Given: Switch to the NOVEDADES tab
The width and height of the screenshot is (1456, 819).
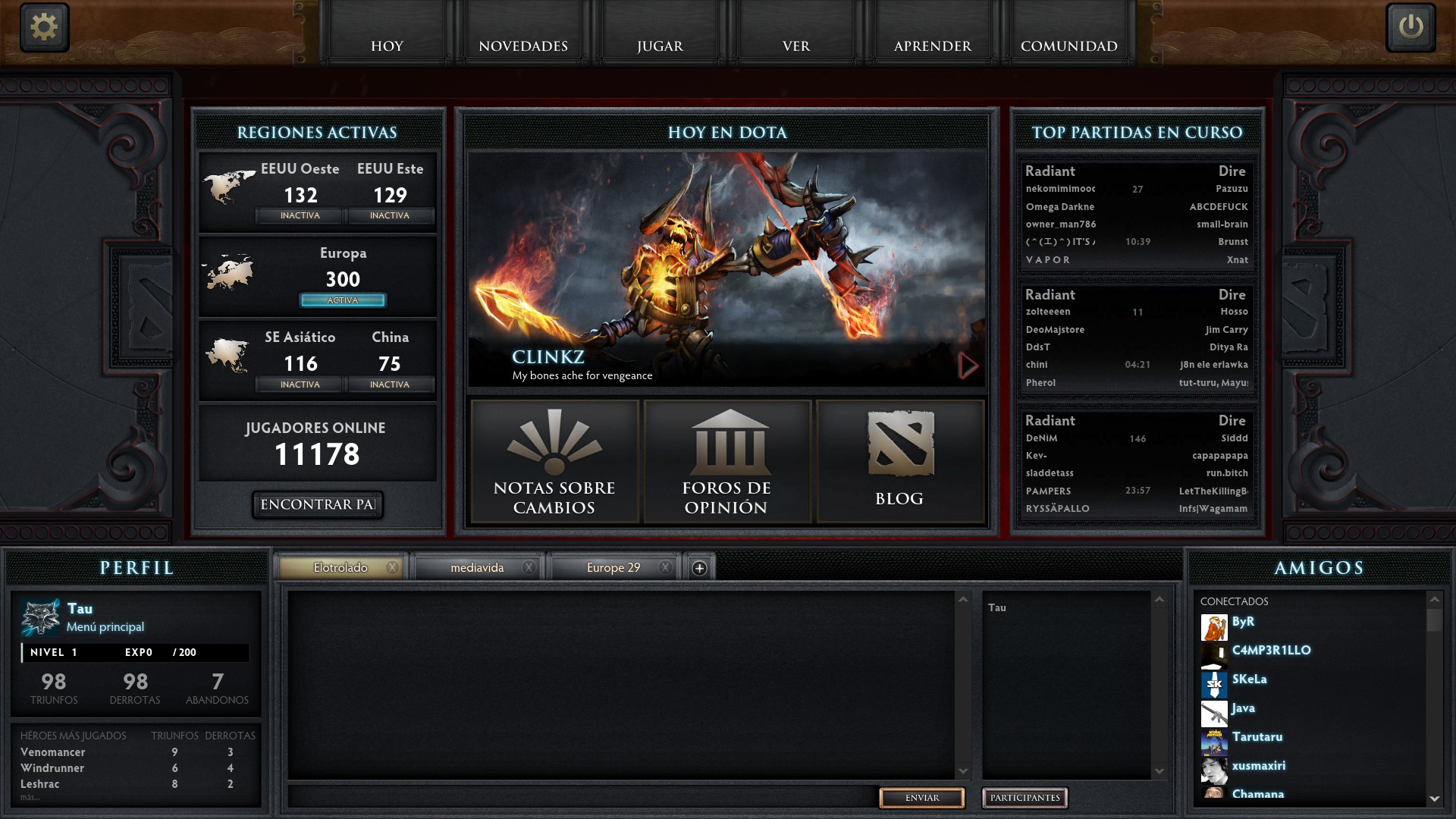Looking at the screenshot, I should (x=523, y=45).
